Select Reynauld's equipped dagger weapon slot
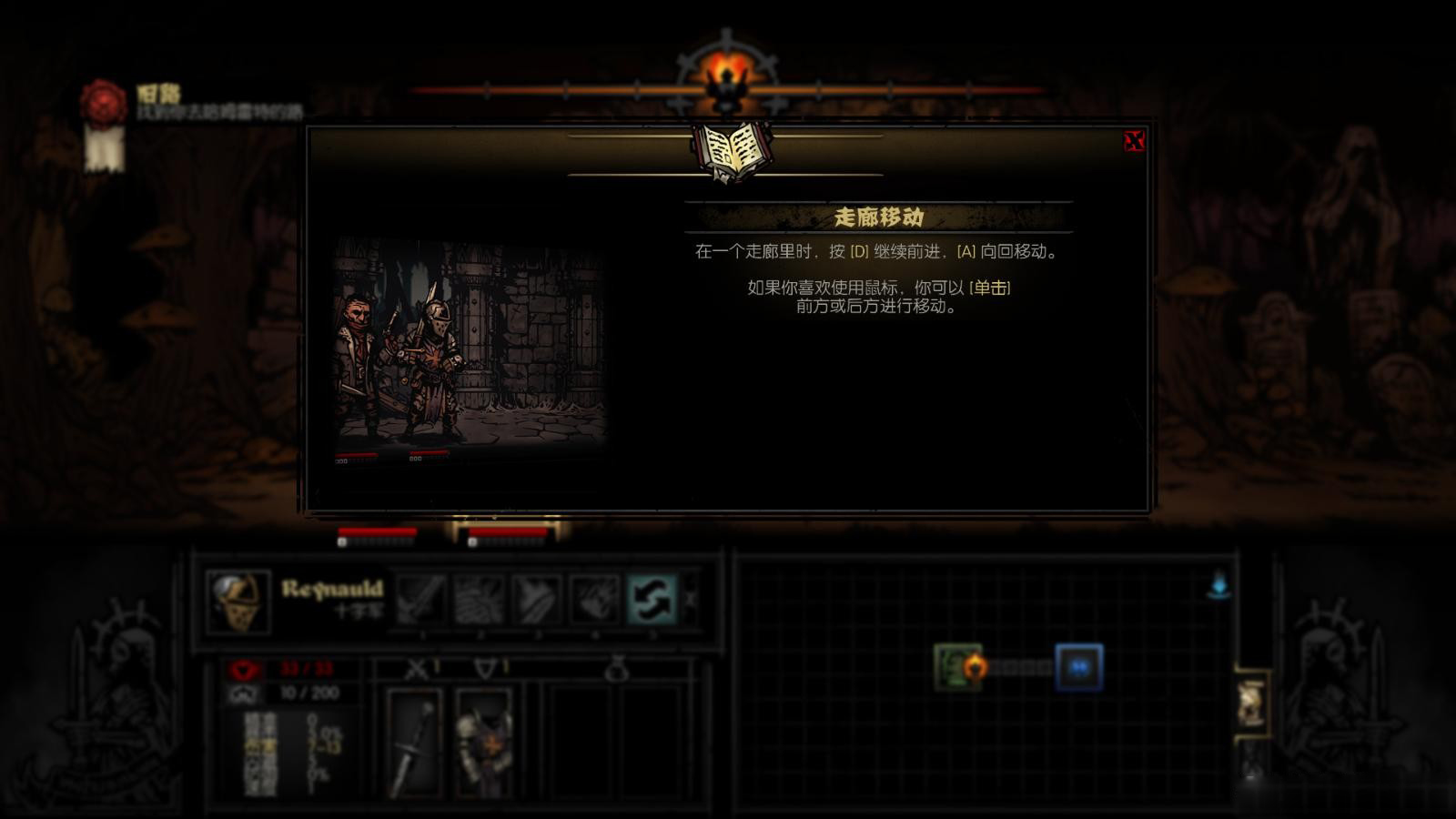 (x=415, y=742)
